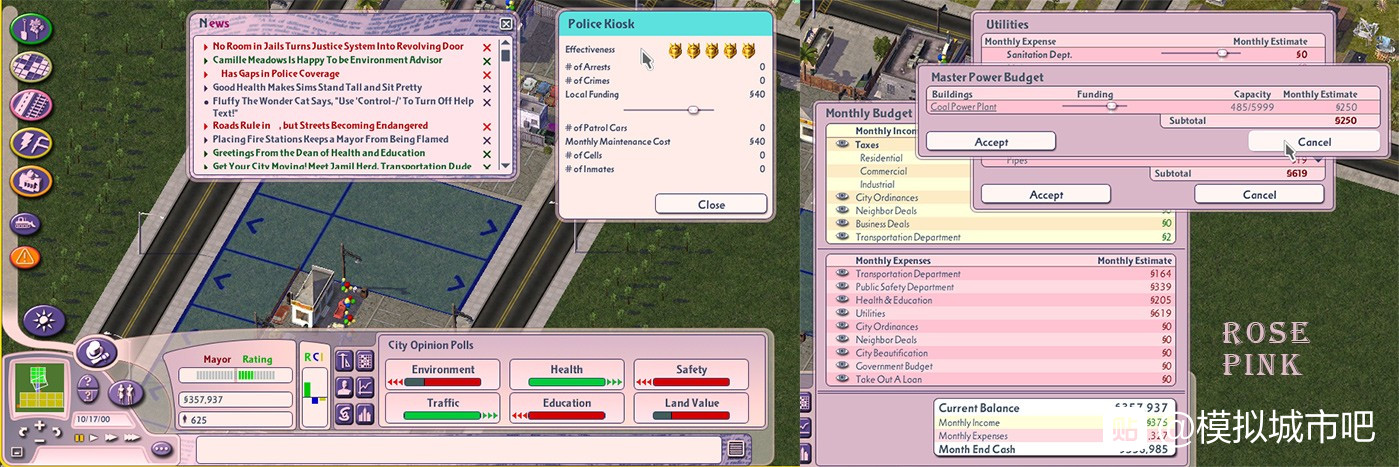The height and width of the screenshot is (467, 1399).
Task: Pause the game simulation speed
Action: (78, 438)
